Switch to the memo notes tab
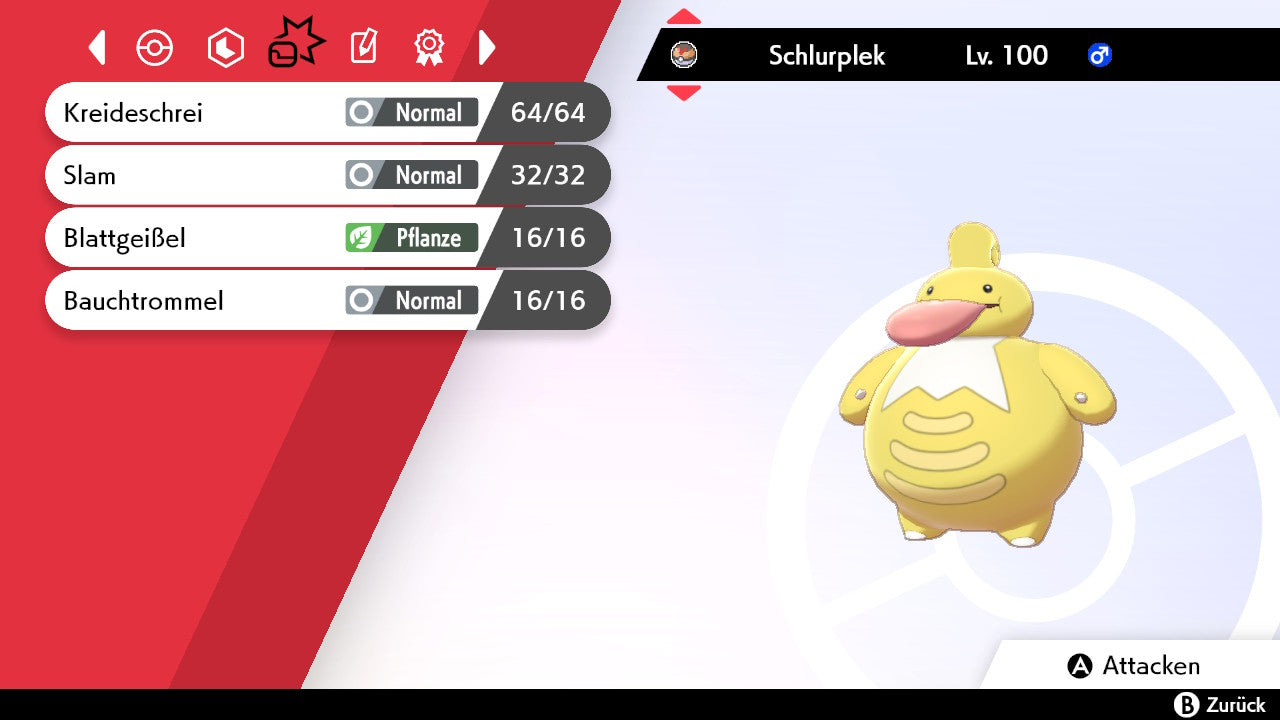 (363, 47)
